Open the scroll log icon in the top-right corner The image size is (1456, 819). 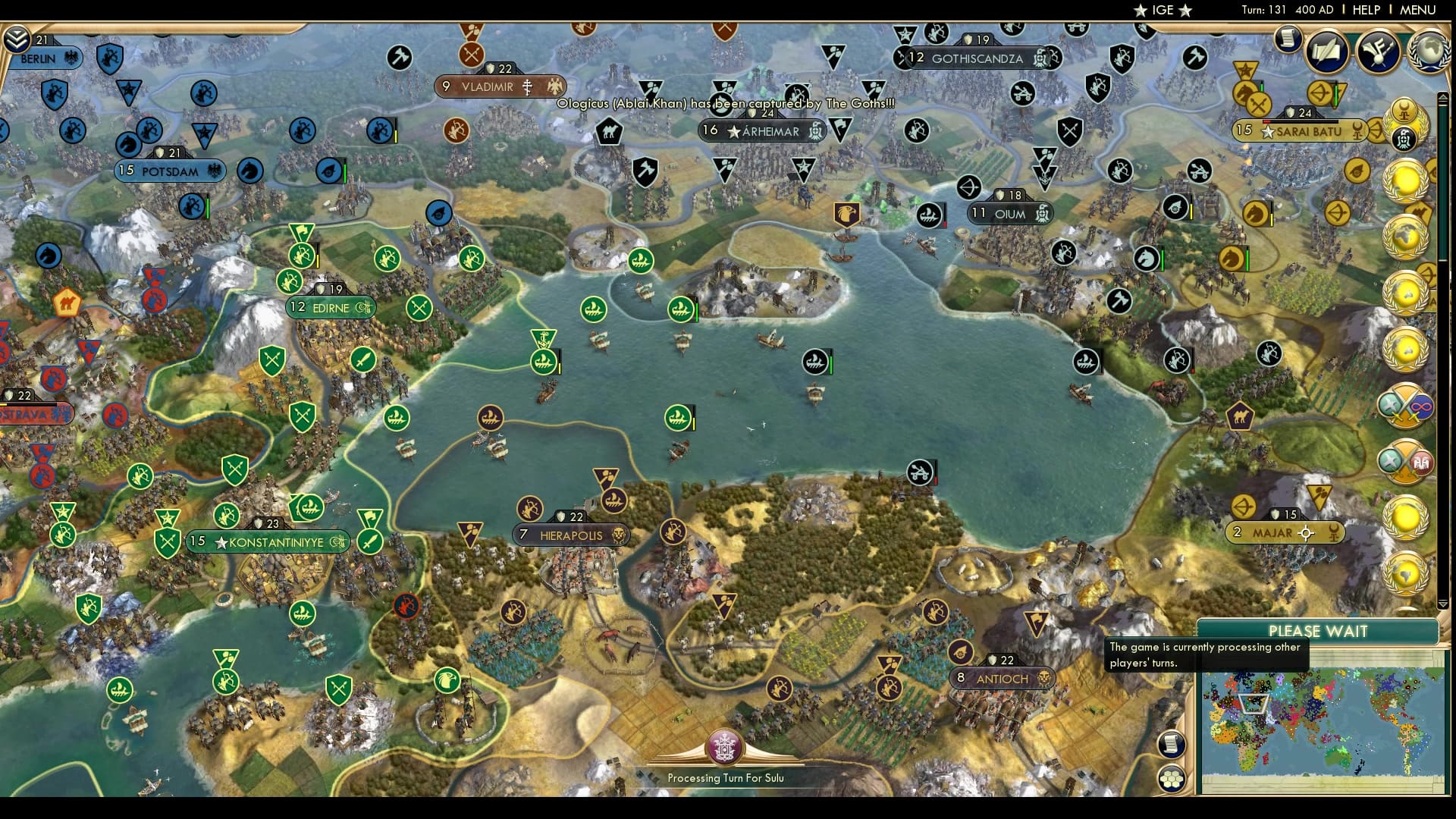click(x=1287, y=39)
